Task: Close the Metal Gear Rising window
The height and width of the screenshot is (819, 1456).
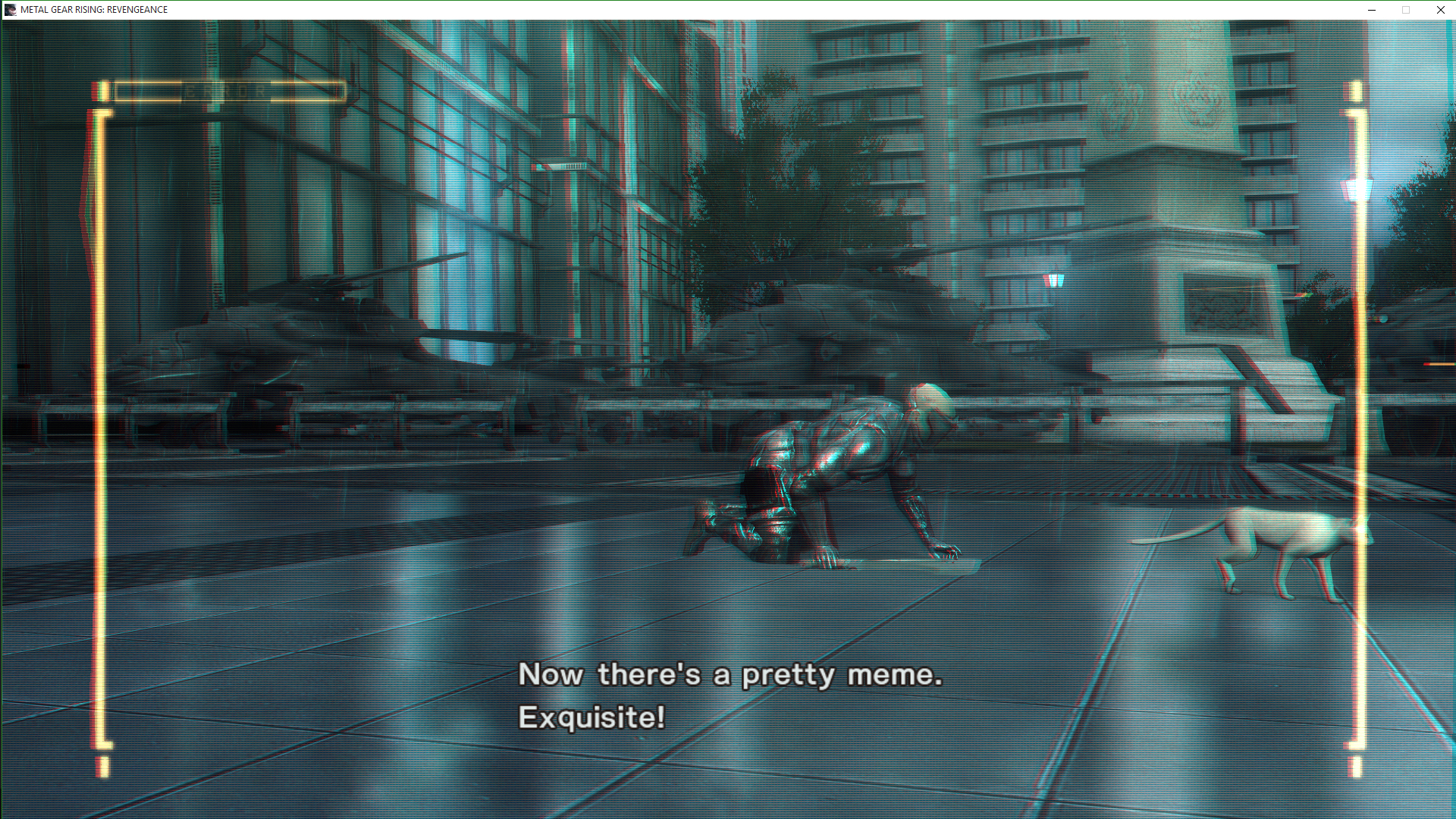Action: click(x=1440, y=10)
